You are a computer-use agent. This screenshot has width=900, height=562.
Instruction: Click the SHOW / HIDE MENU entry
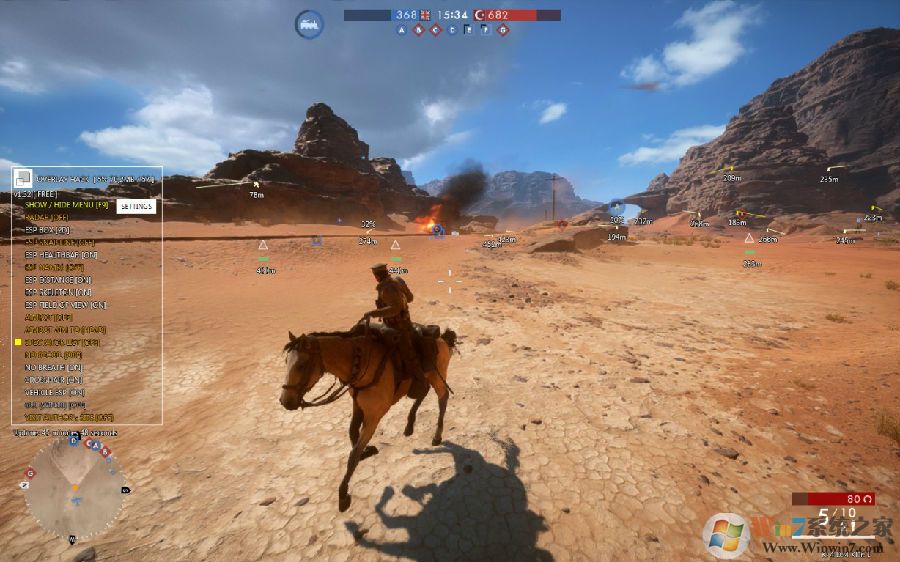click(x=66, y=205)
